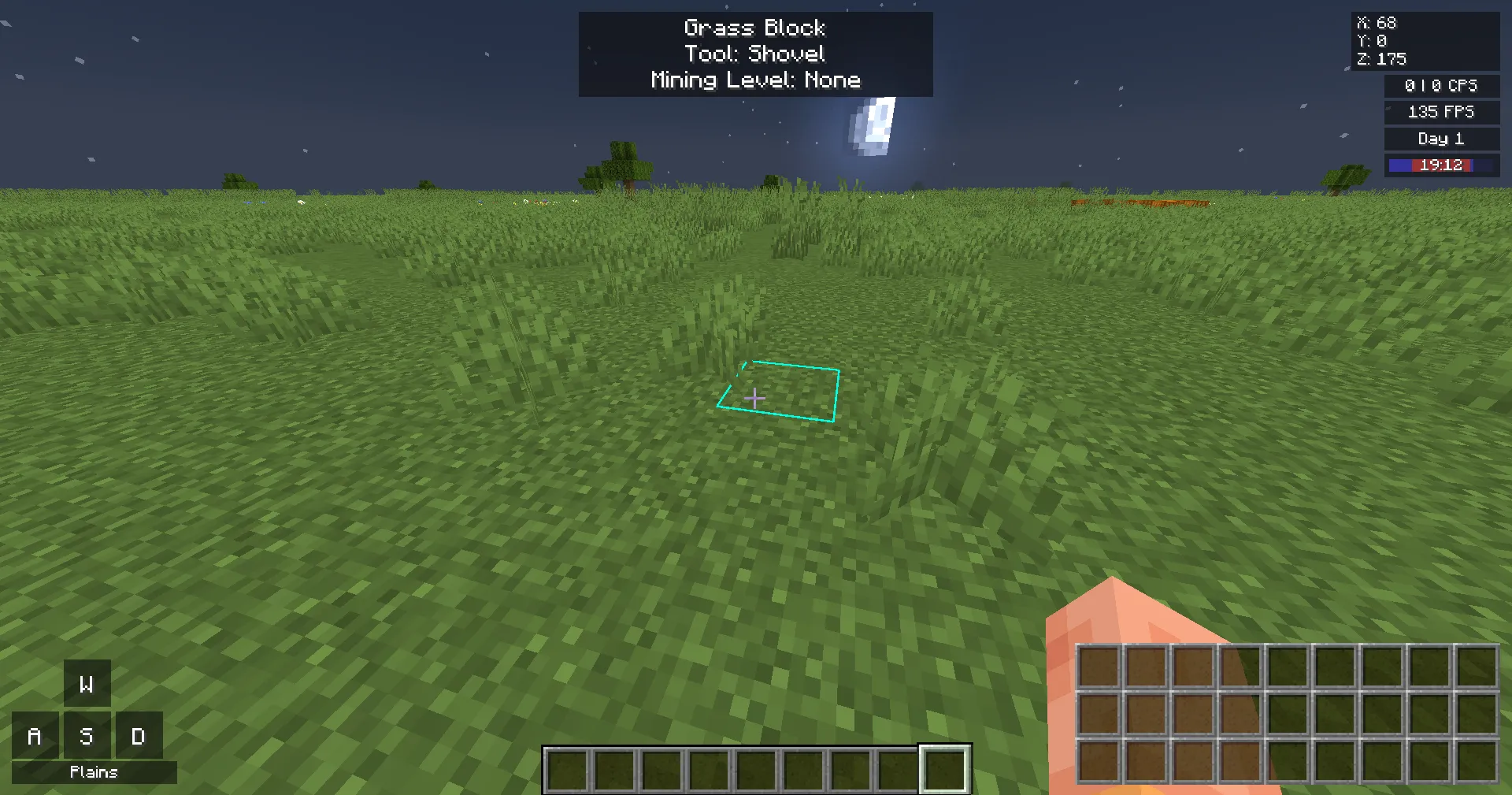The height and width of the screenshot is (795, 1512).
Task: Select the Day 1 indicator
Action: pos(1440,139)
